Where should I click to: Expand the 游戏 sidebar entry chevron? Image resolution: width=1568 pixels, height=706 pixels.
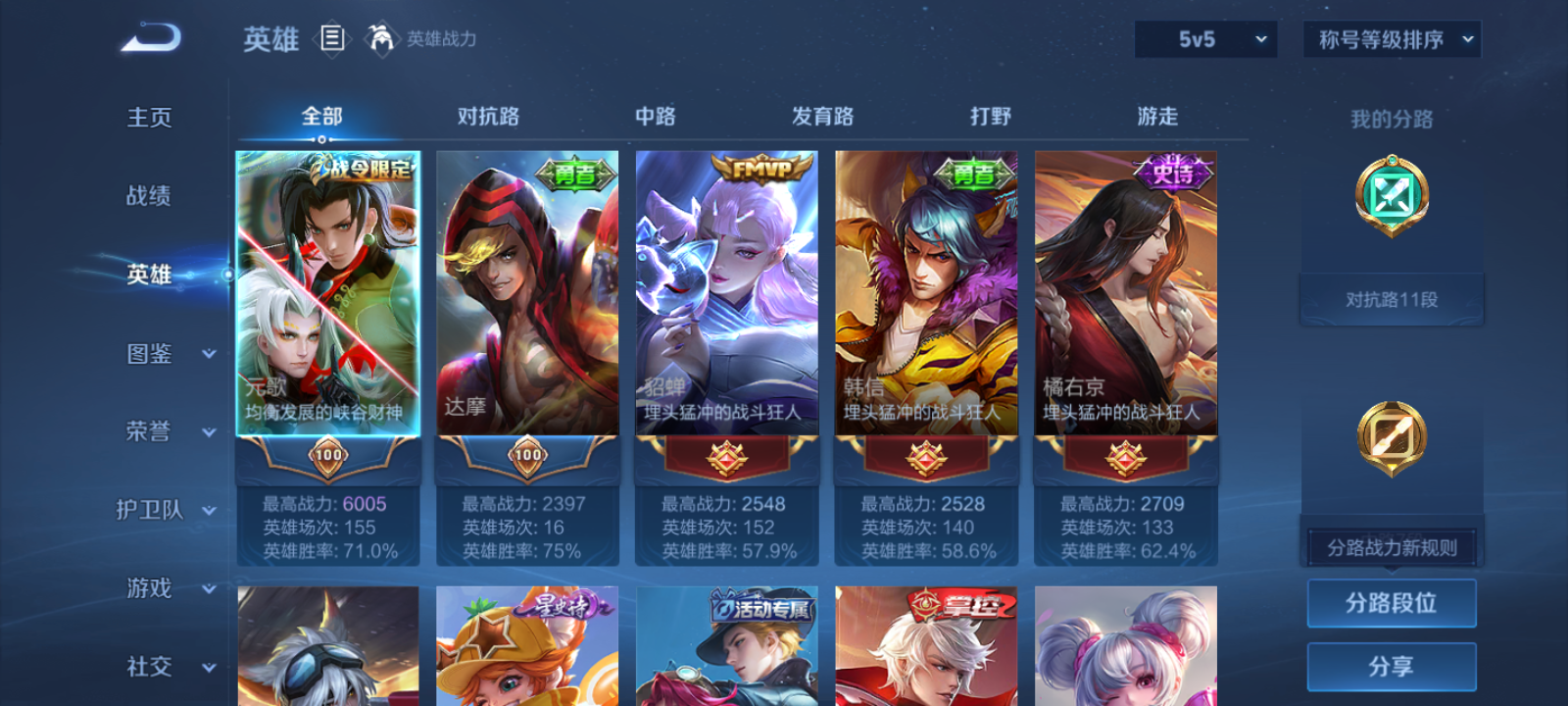click(208, 589)
